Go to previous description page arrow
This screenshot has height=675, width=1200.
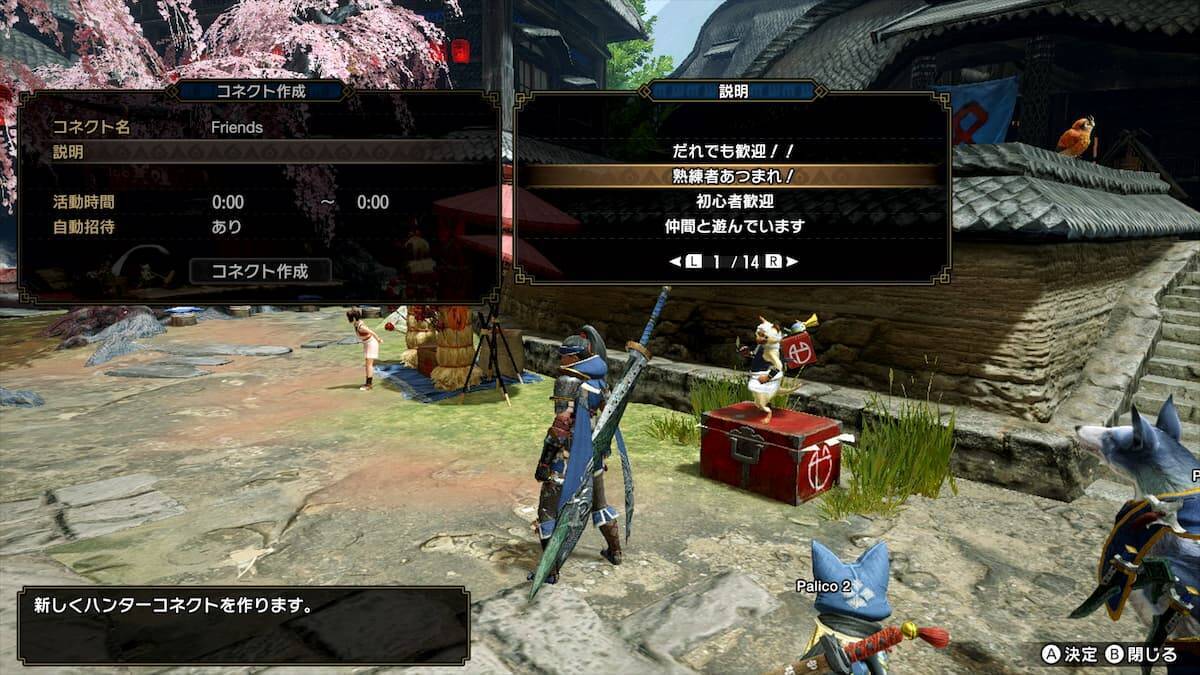(x=677, y=262)
